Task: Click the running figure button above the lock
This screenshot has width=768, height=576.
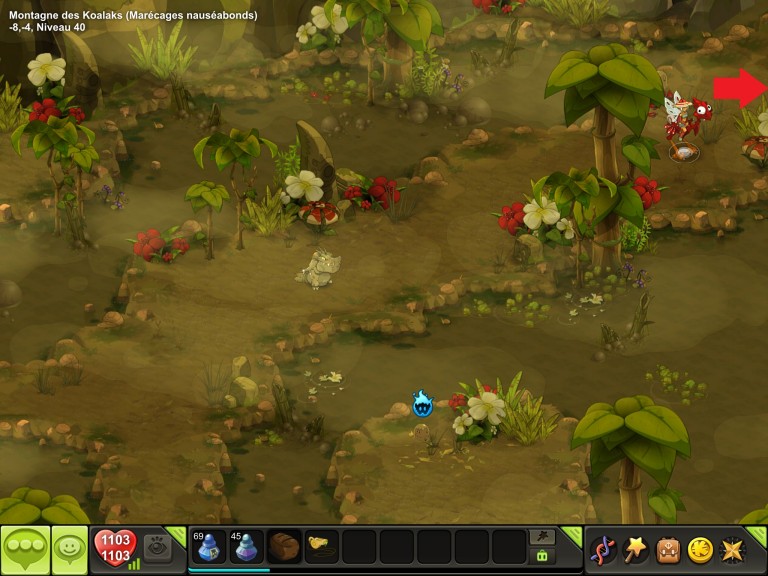Action: coord(542,537)
